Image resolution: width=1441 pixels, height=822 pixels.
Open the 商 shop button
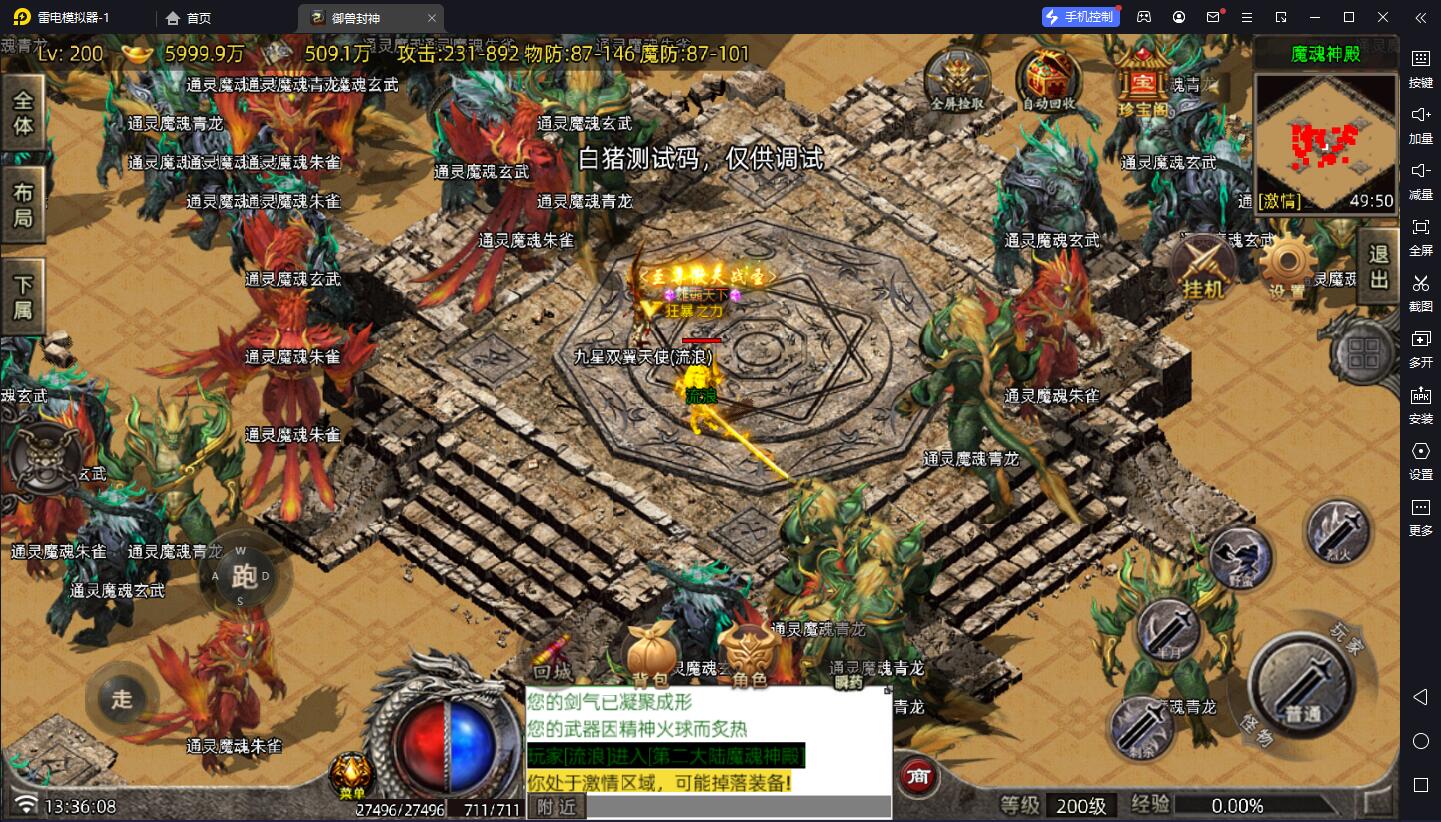coord(917,776)
